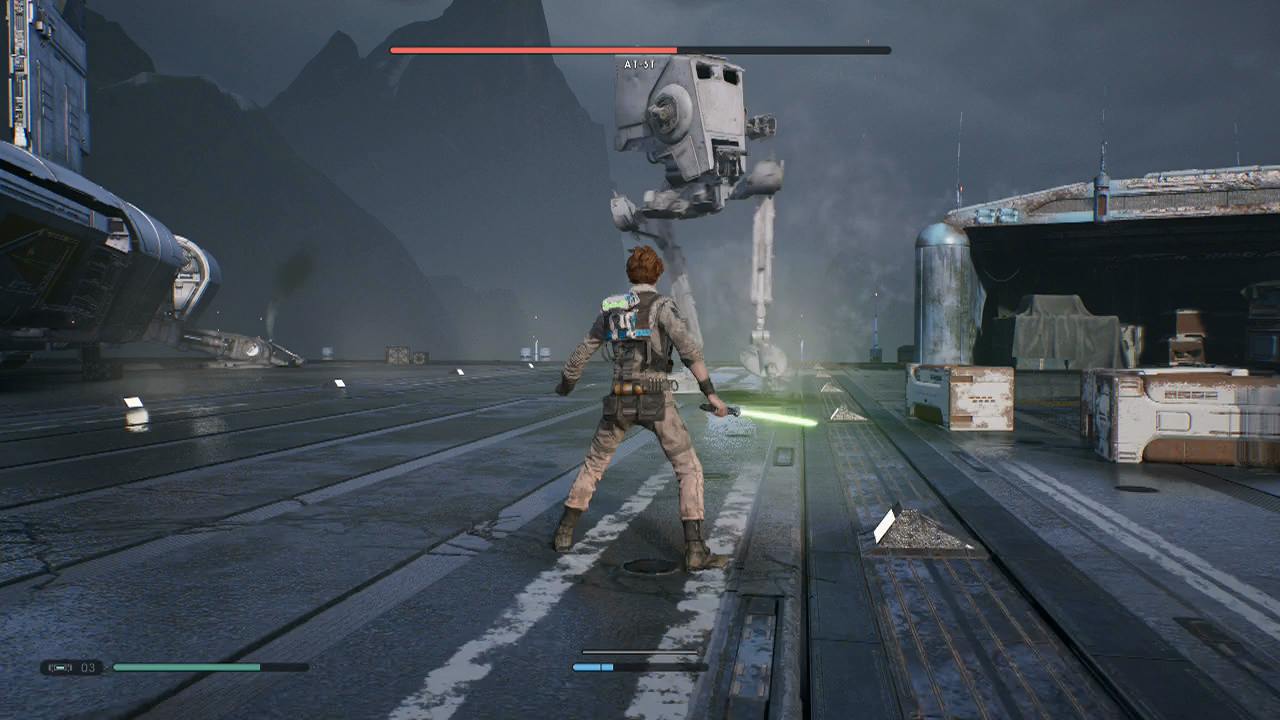The image size is (1280, 720).
Task: Select the green lightsaber in Cal's hand
Action: 770,415
